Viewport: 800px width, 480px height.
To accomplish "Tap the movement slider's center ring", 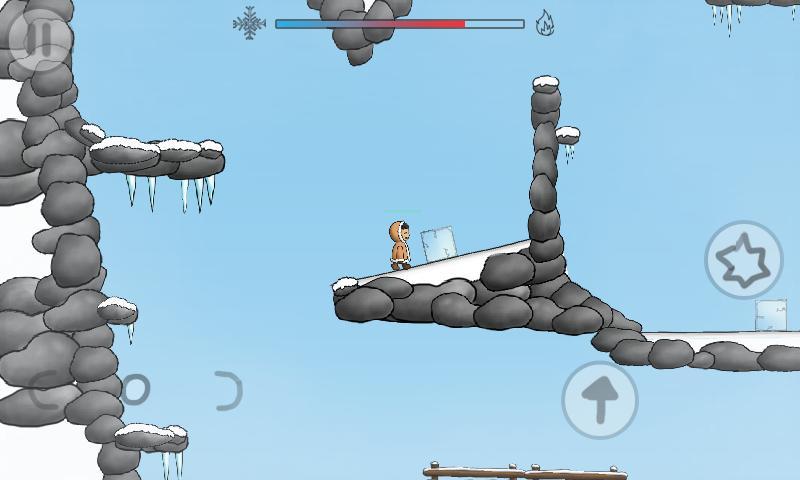I will click(x=134, y=389).
